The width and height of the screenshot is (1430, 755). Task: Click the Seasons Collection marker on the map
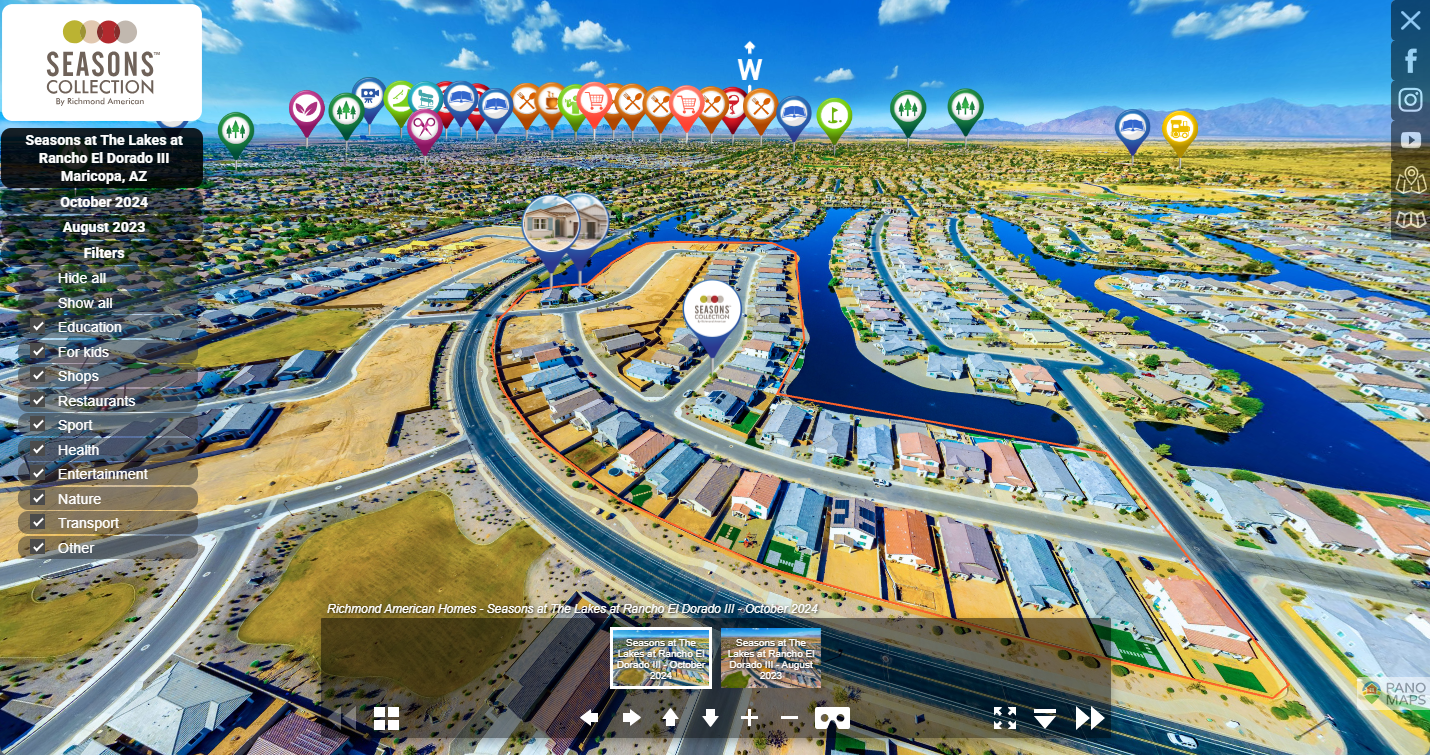713,310
